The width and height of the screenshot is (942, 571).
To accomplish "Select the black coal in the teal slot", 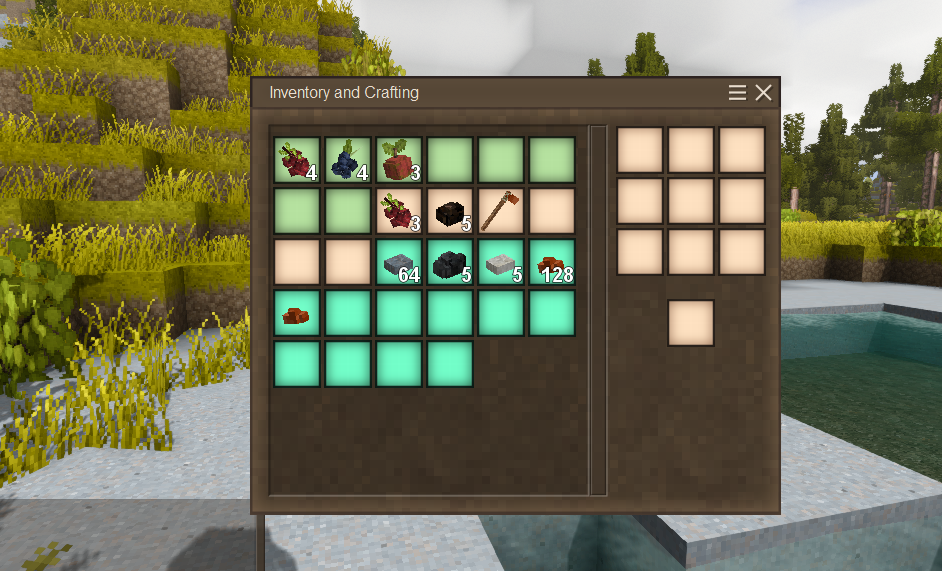I will click(450, 262).
